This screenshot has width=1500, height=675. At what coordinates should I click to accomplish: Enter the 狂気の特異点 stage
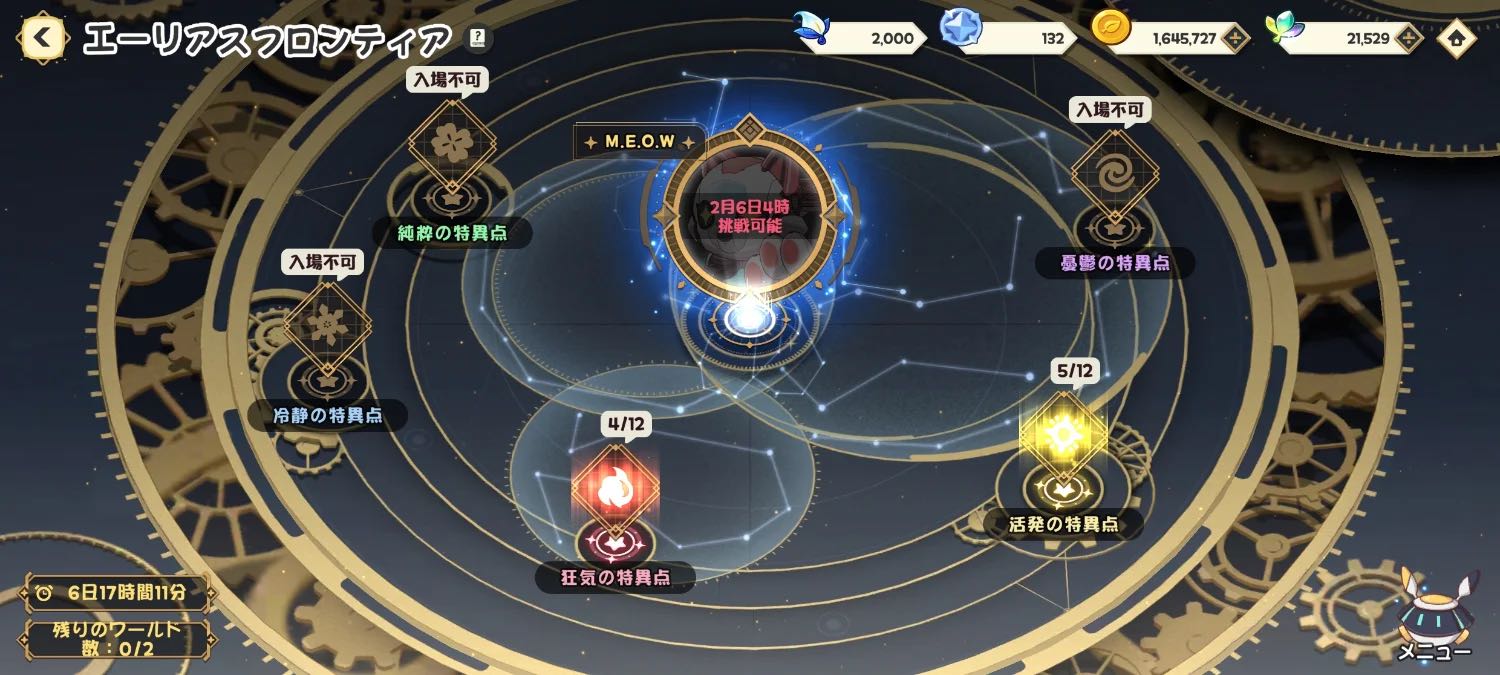click(x=615, y=488)
